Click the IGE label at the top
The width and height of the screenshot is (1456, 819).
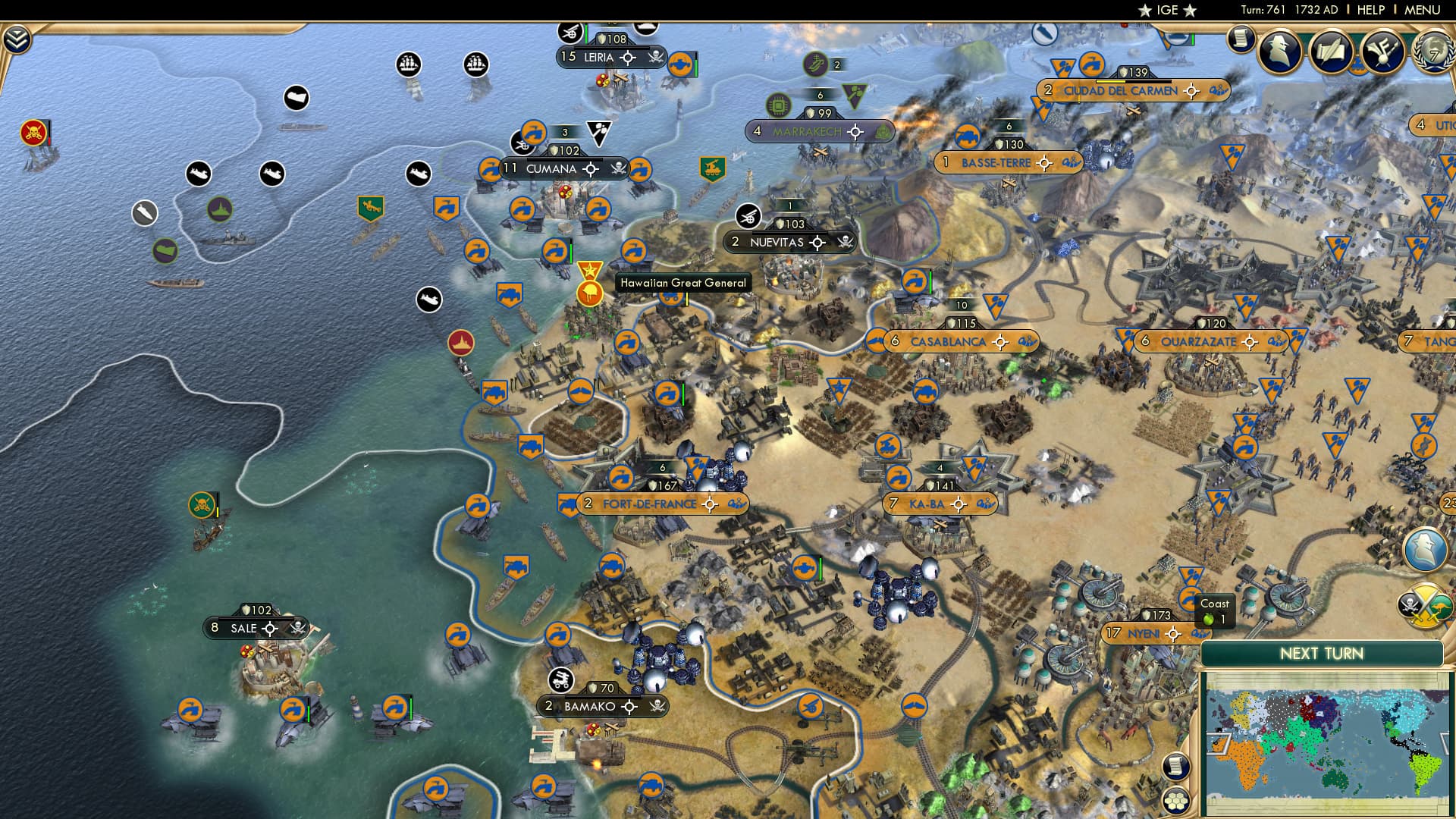[1169, 10]
